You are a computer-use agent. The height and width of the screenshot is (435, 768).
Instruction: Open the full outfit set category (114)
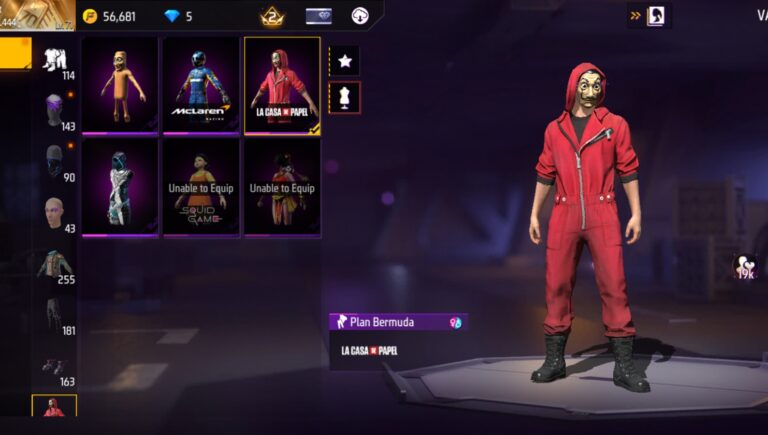coord(56,61)
